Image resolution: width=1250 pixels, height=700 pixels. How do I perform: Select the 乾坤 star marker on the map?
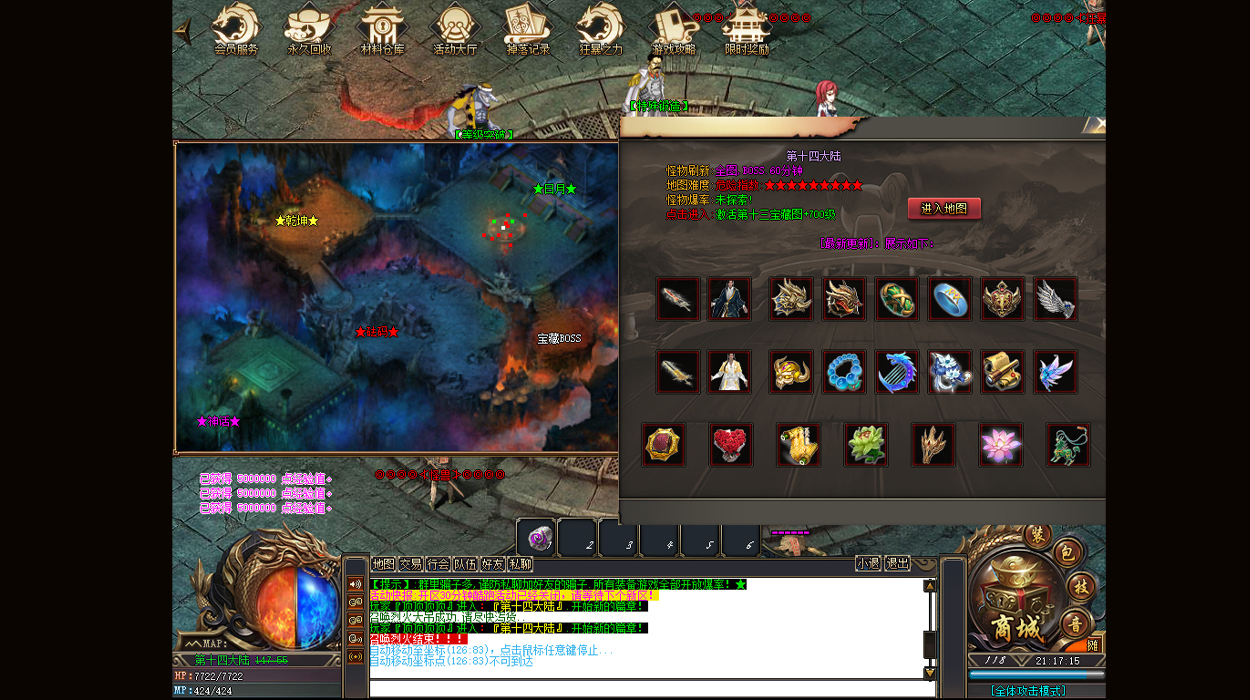[296, 221]
